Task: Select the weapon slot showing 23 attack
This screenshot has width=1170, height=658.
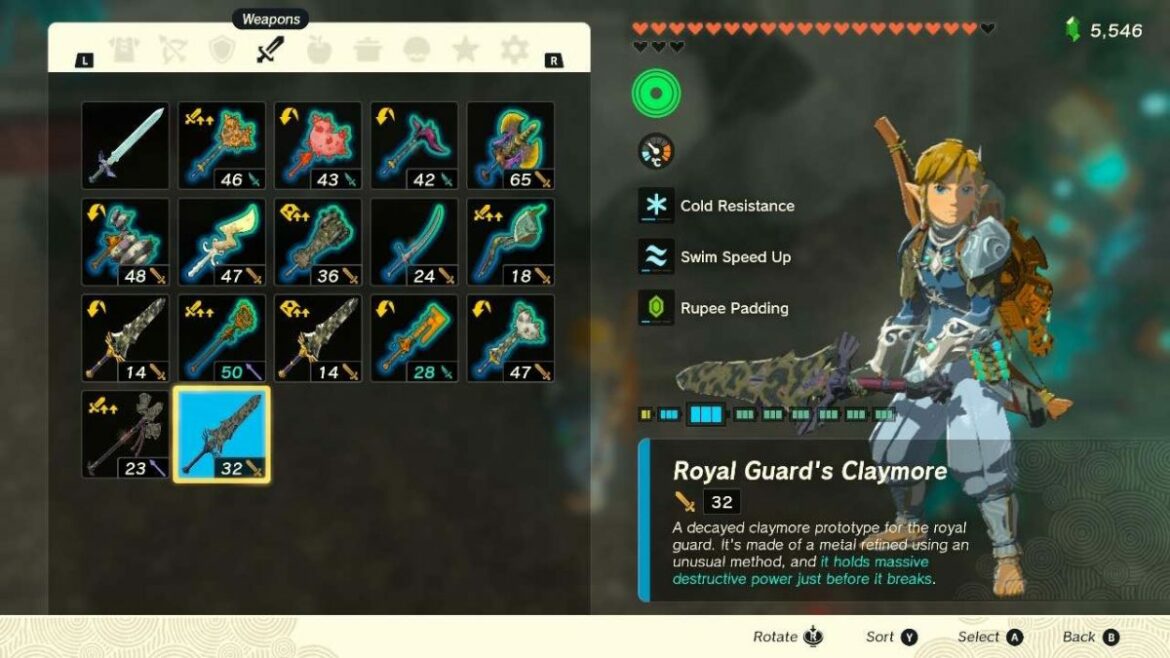Action: pos(125,434)
